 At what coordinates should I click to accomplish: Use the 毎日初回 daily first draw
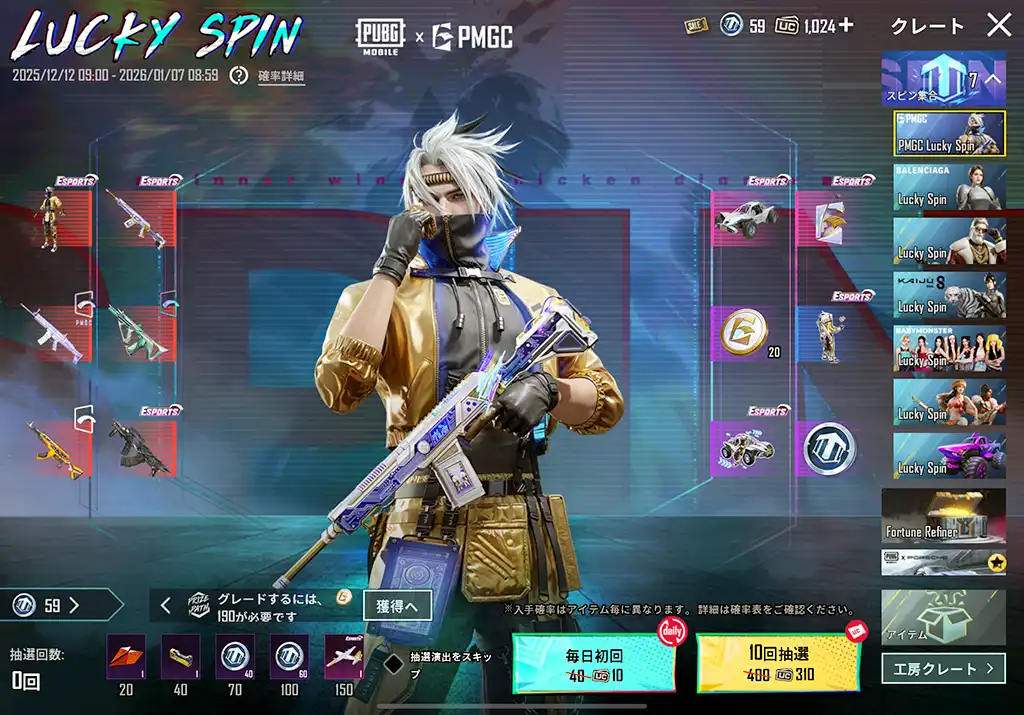[594, 664]
